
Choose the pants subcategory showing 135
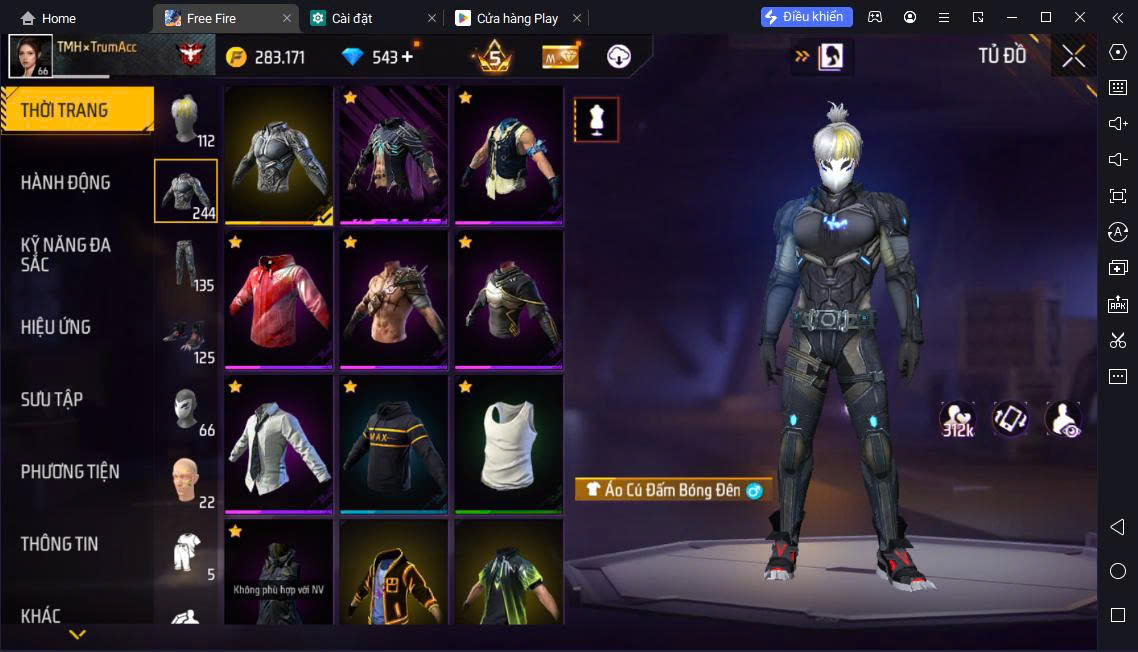186,264
